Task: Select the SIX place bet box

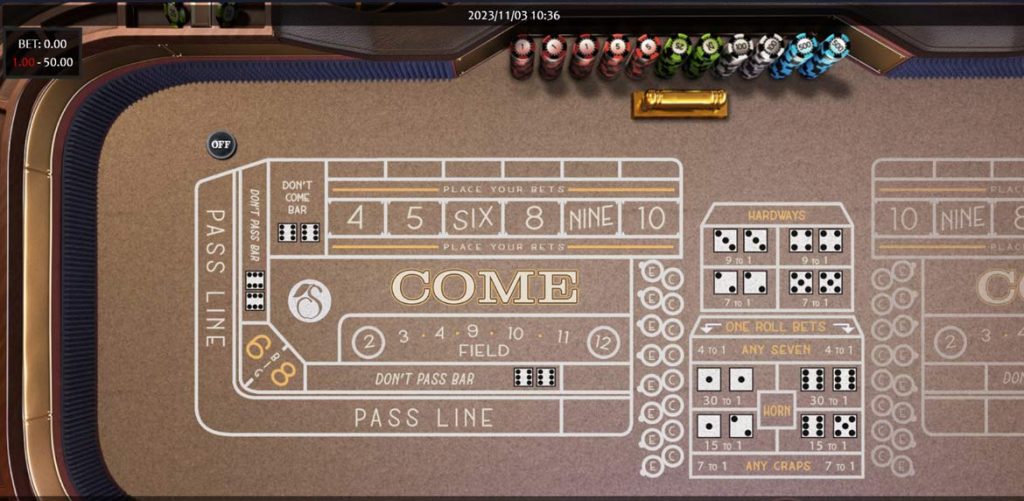Action: point(473,218)
